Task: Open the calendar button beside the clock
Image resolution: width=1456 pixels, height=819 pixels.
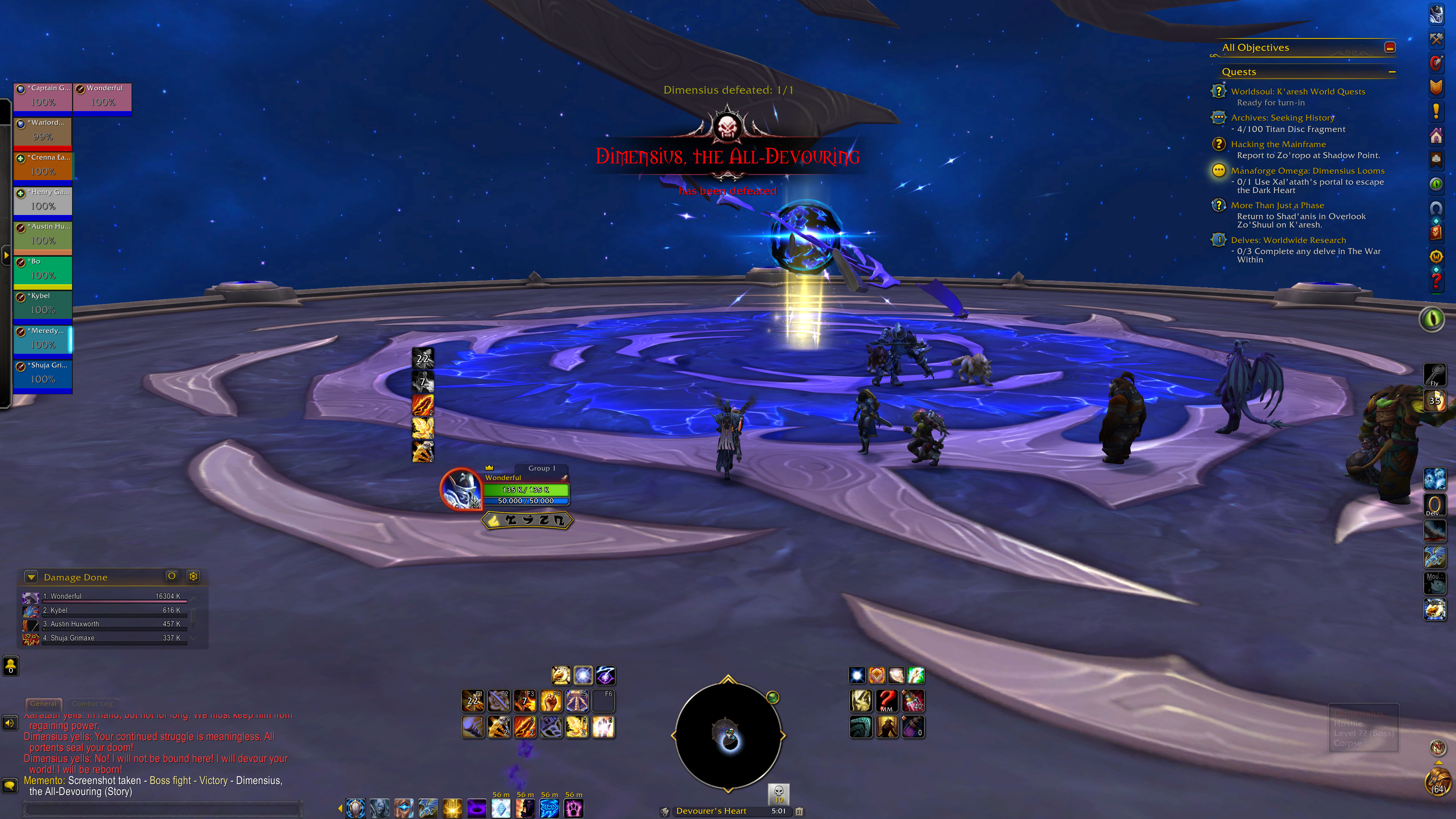Action: (x=799, y=811)
